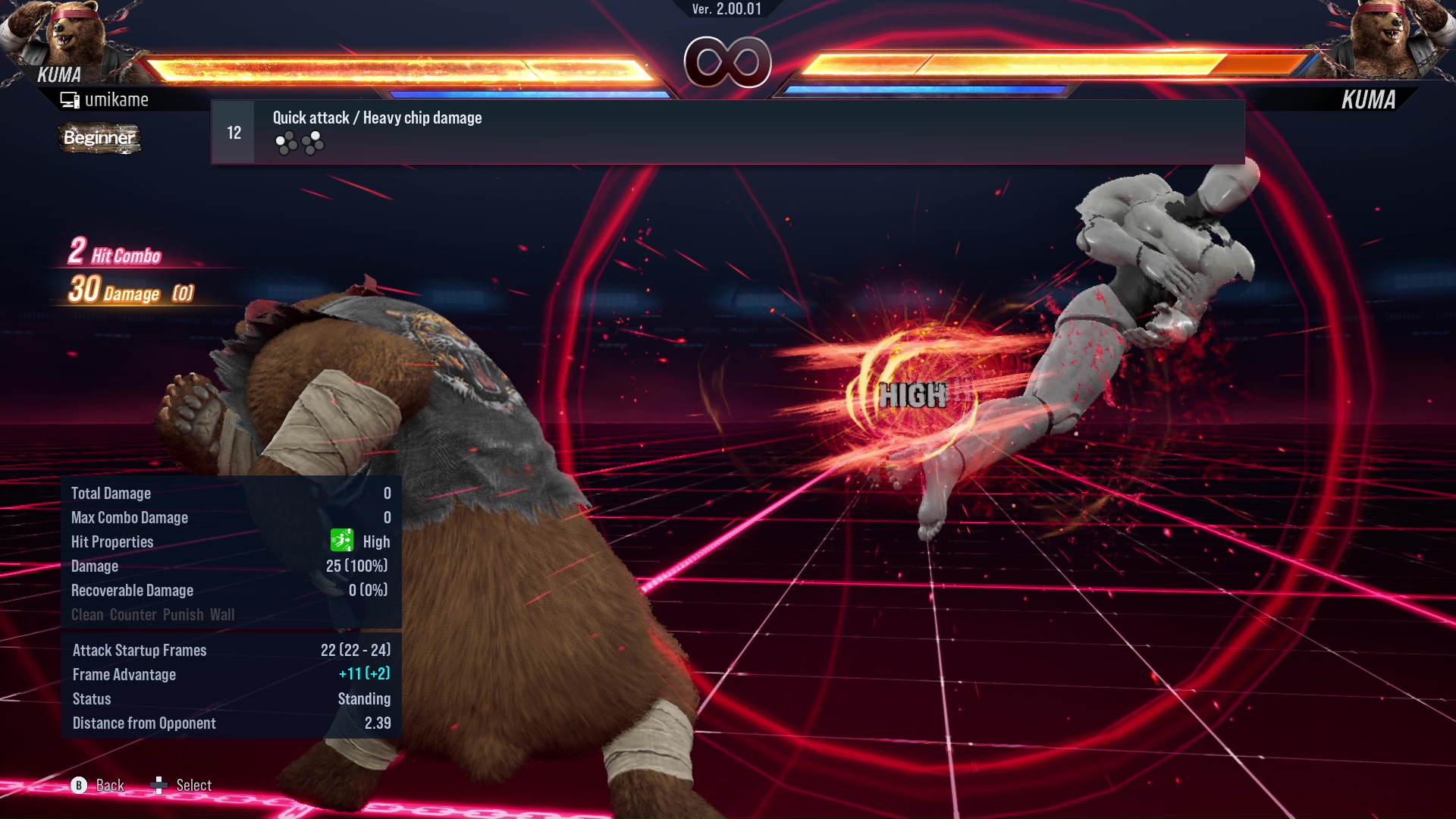Click the green High hit properties icon
1456x819 pixels.
343,541
